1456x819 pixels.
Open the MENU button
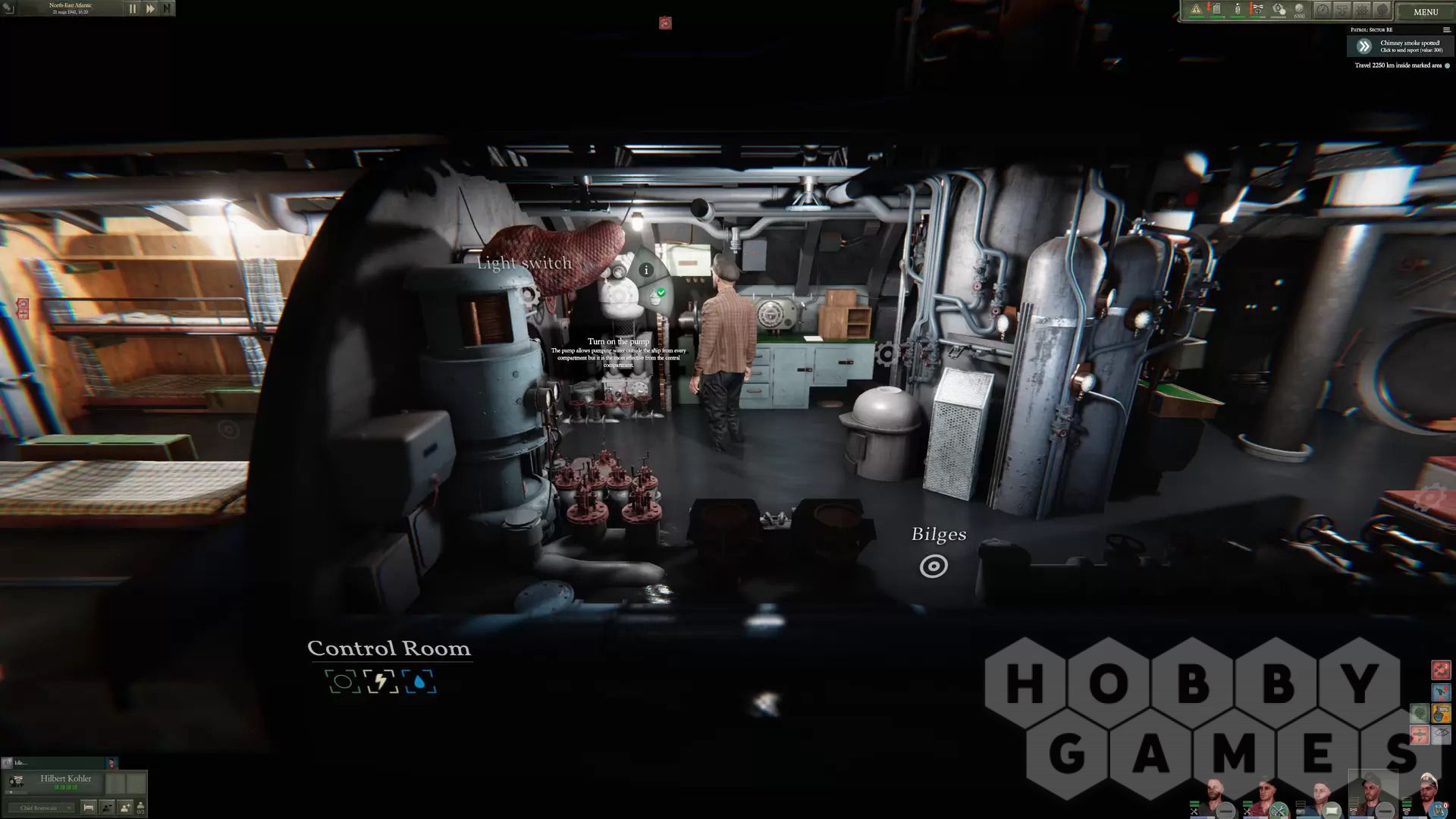click(1425, 11)
